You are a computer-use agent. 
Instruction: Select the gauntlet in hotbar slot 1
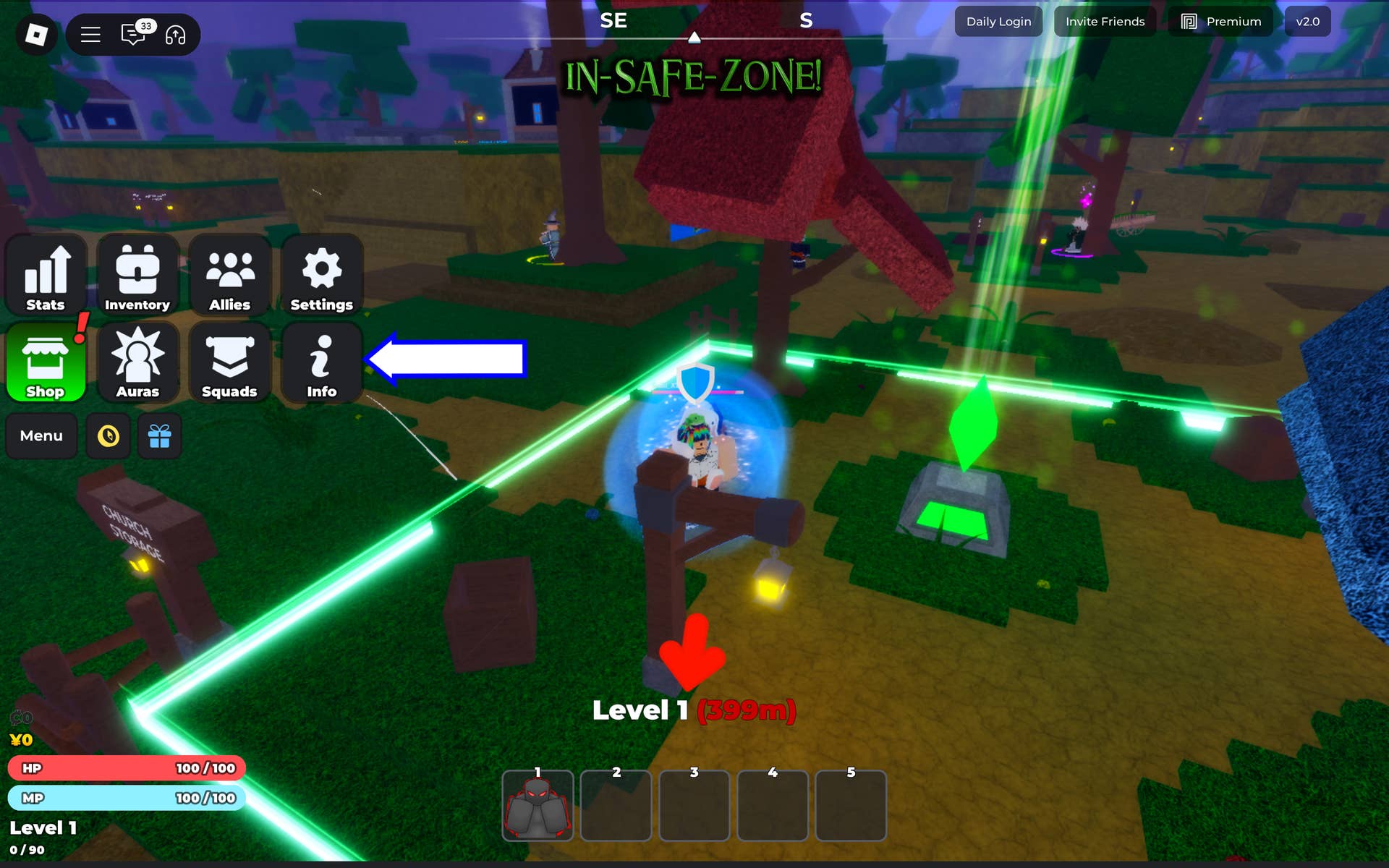click(x=538, y=805)
